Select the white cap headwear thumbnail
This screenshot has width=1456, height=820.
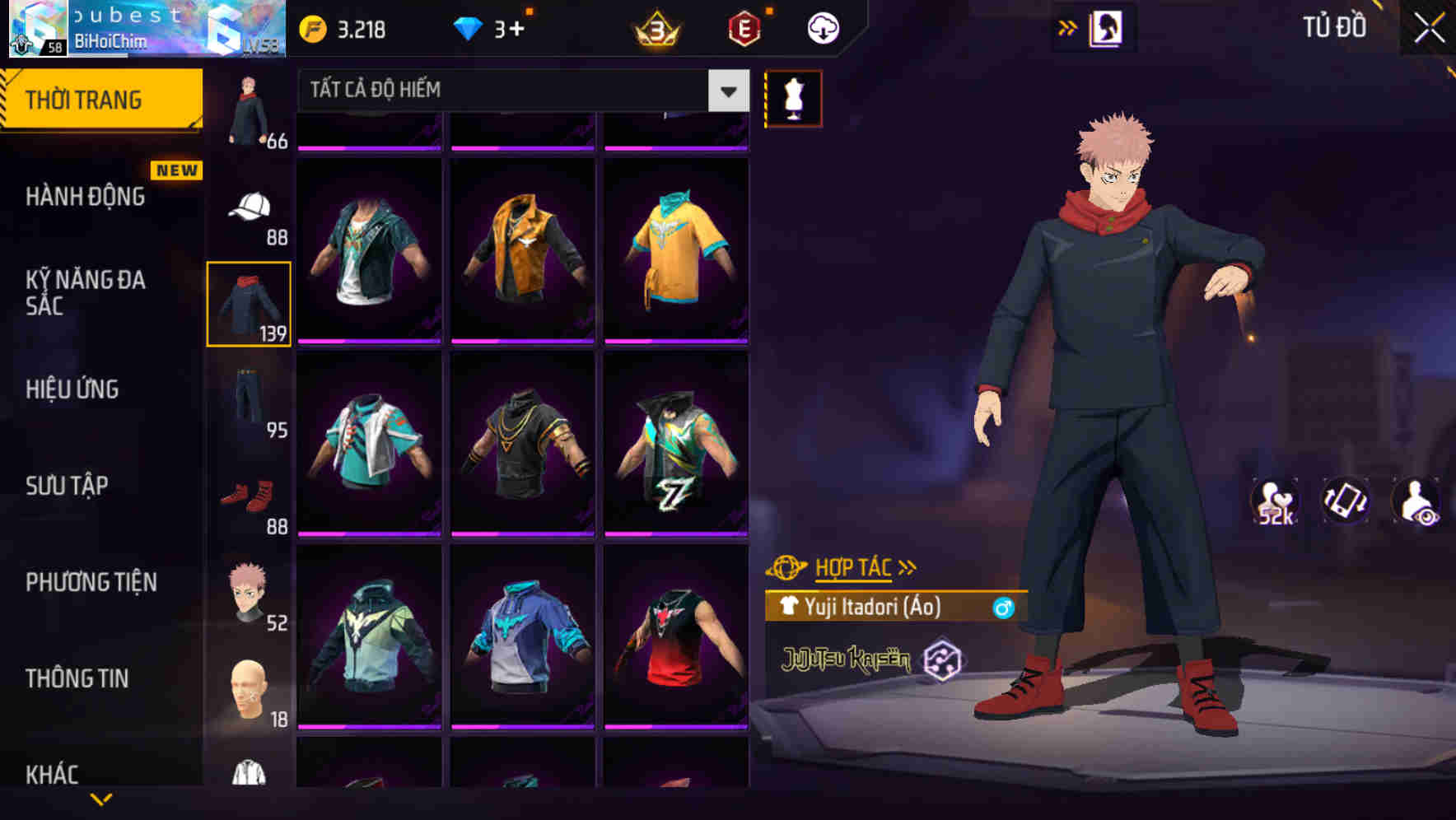click(250, 206)
